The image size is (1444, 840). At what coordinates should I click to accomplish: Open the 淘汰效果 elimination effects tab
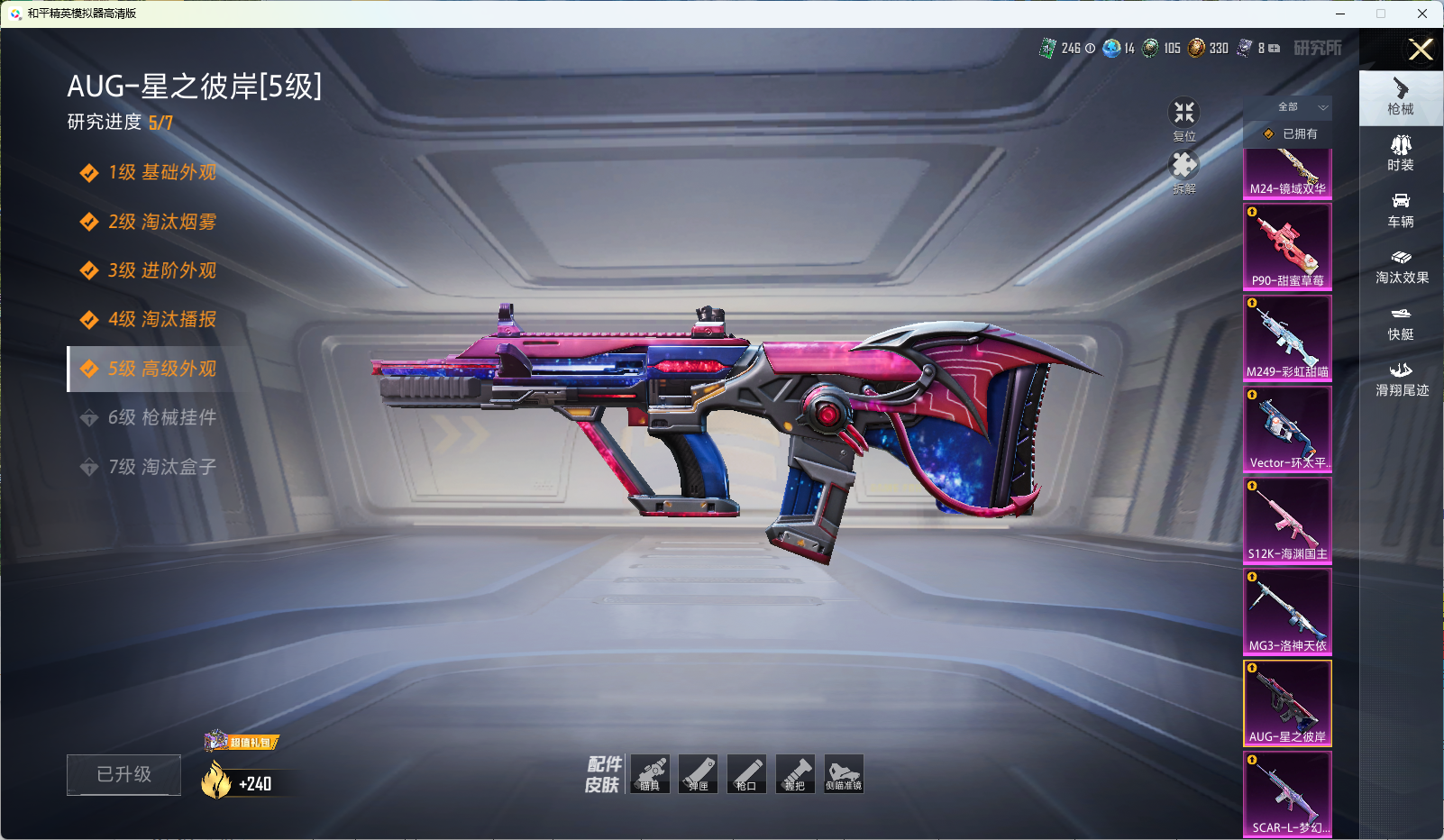1402,267
